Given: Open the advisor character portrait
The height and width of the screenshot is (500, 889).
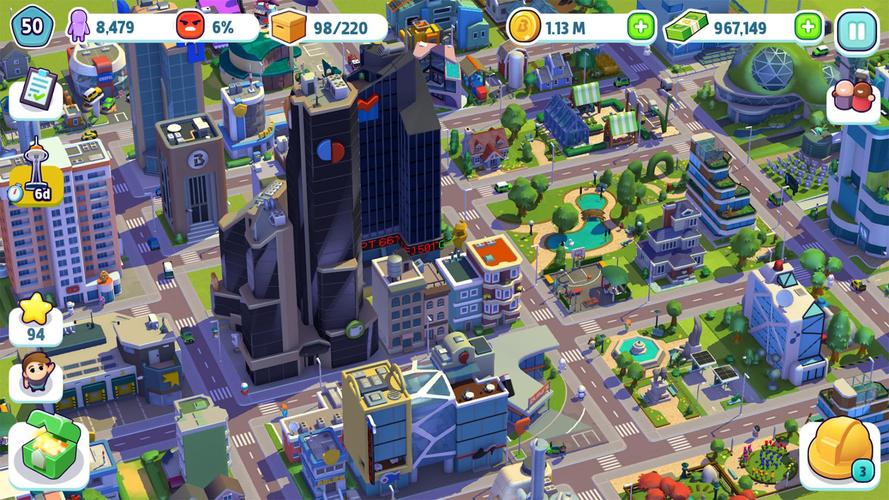Looking at the screenshot, I should pos(35,377).
